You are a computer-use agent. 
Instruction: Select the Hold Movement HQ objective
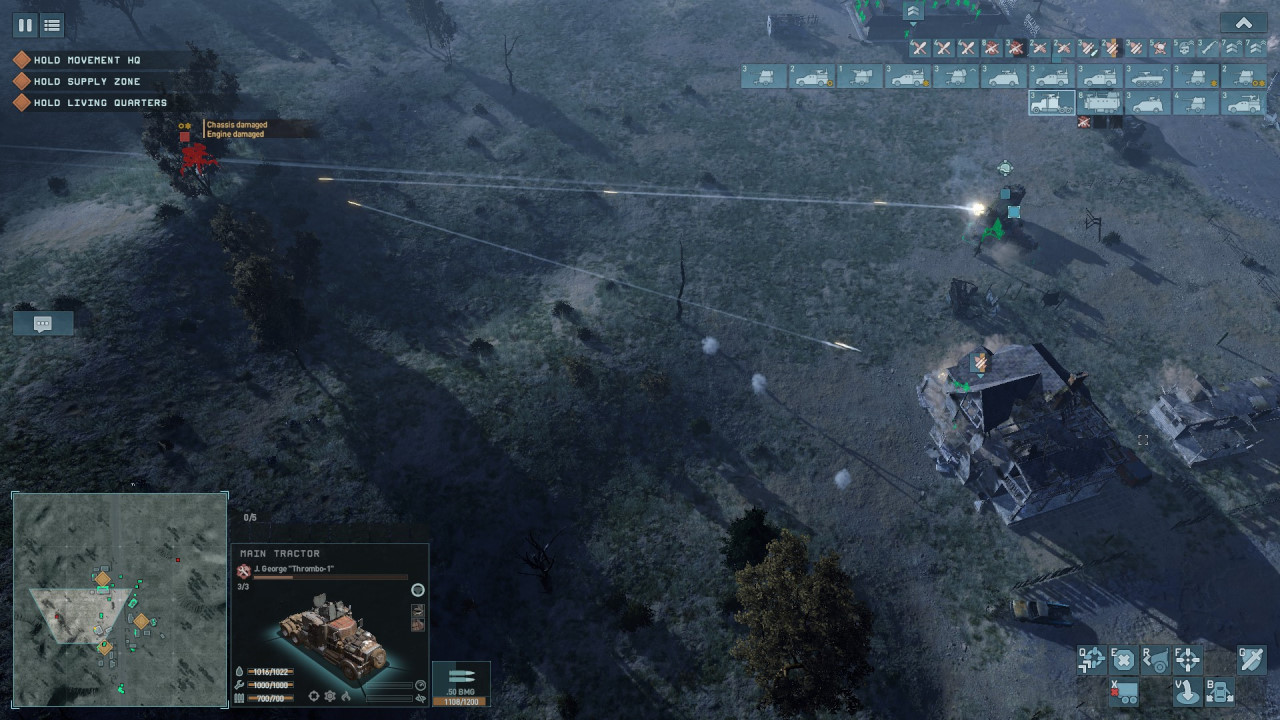tap(87, 60)
